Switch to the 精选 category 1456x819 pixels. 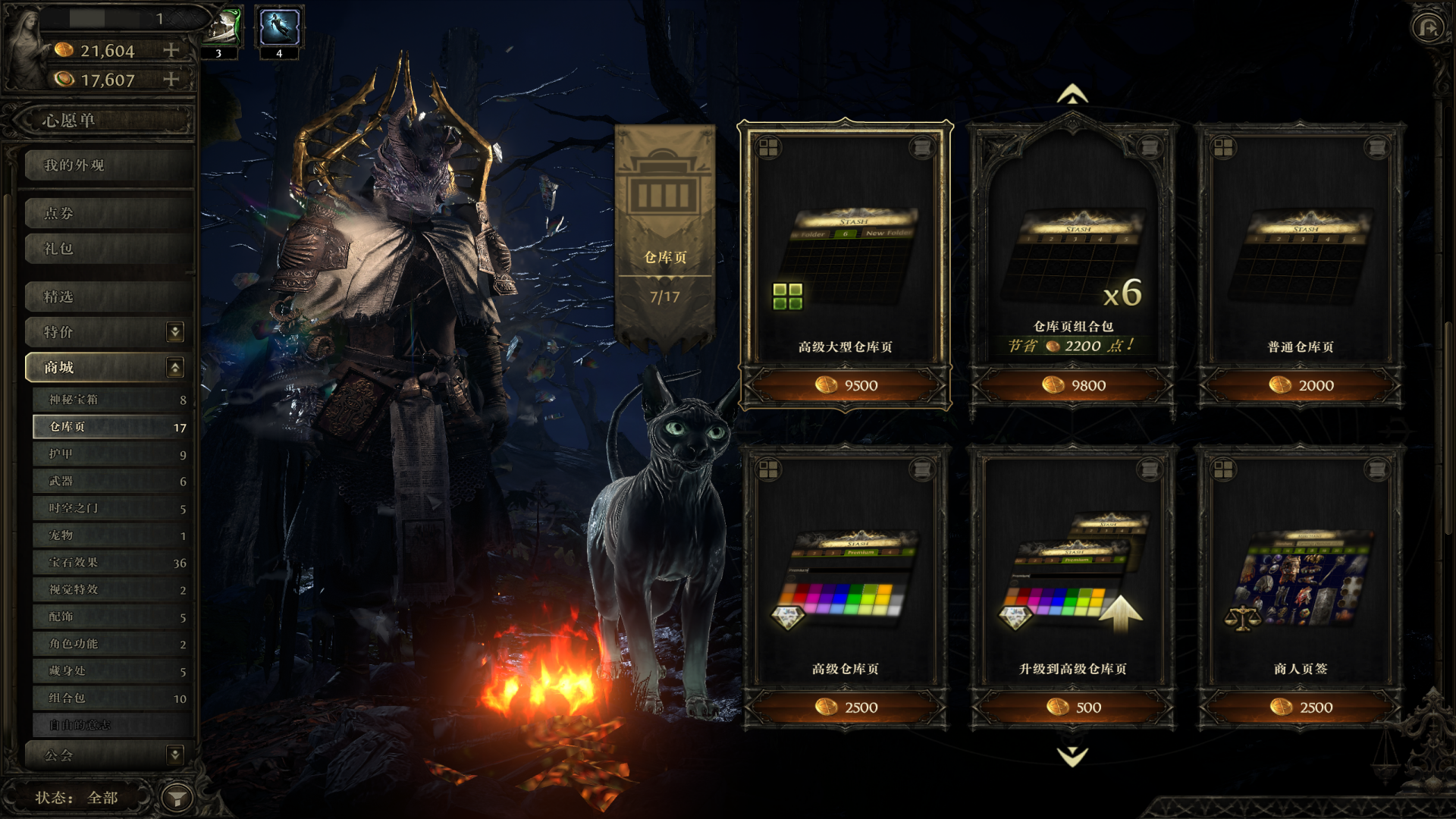[106, 297]
